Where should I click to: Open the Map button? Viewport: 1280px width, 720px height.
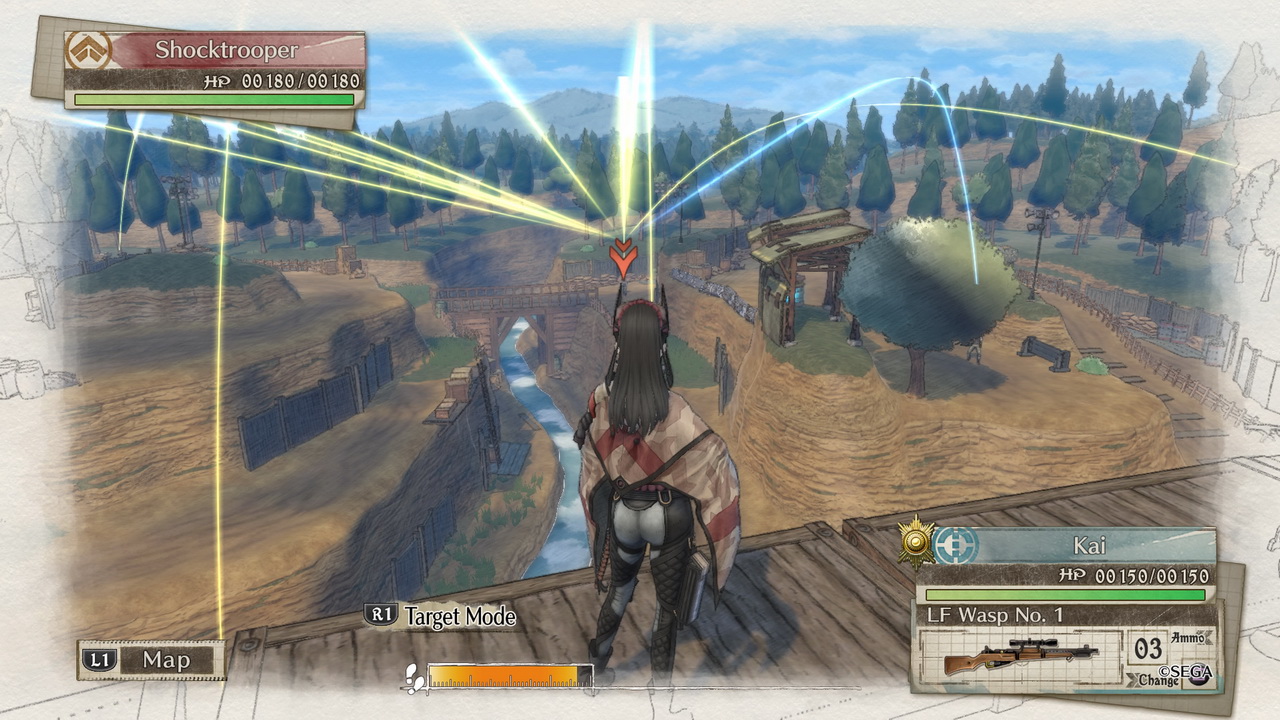click(x=152, y=660)
